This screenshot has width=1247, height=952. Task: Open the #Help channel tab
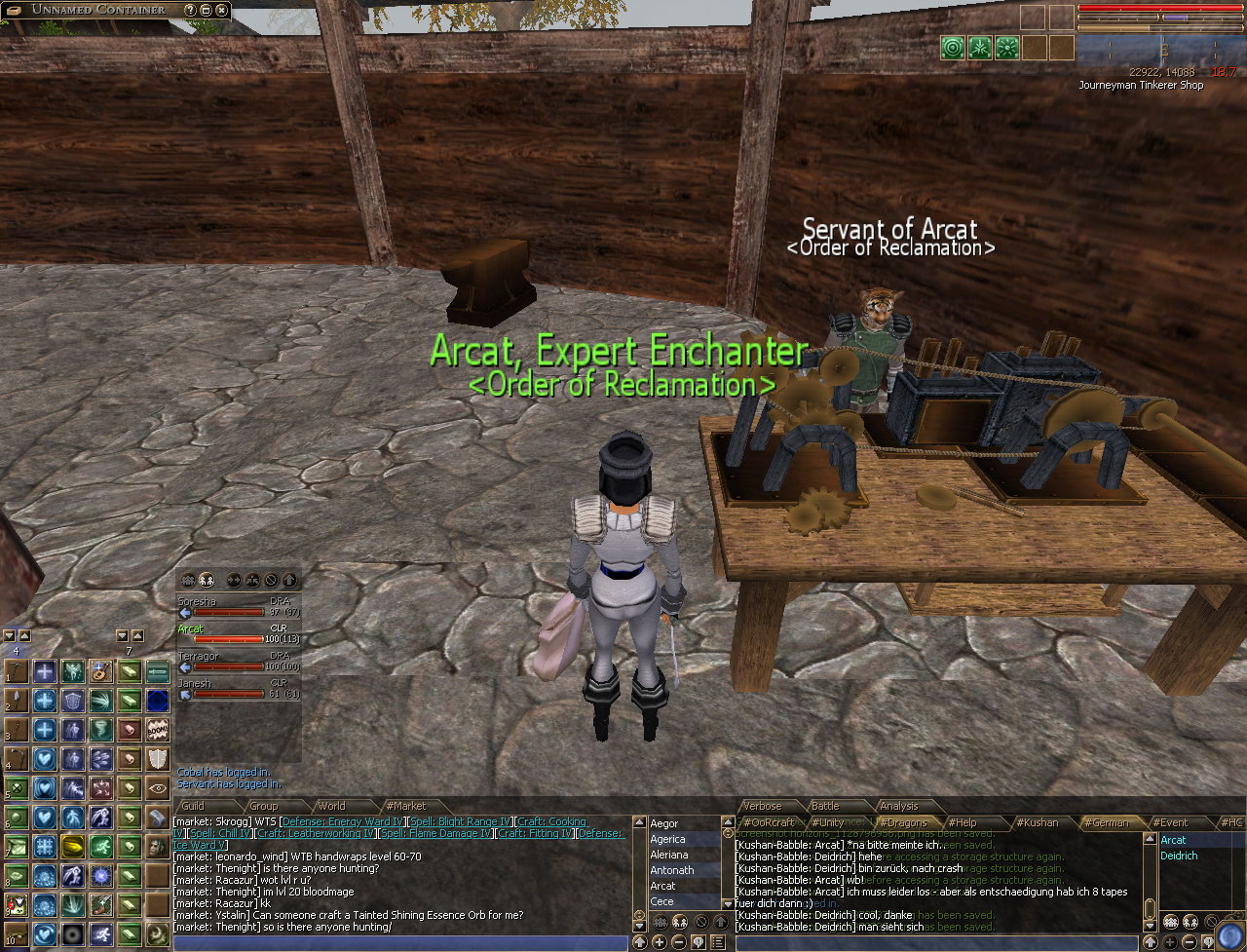(x=963, y=822)
